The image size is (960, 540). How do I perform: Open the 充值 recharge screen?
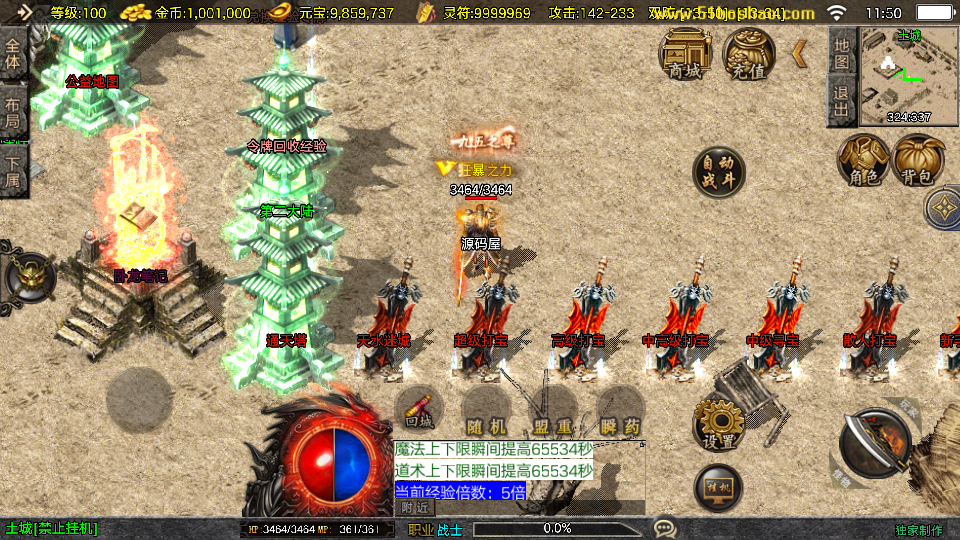(x=749, y=53)
